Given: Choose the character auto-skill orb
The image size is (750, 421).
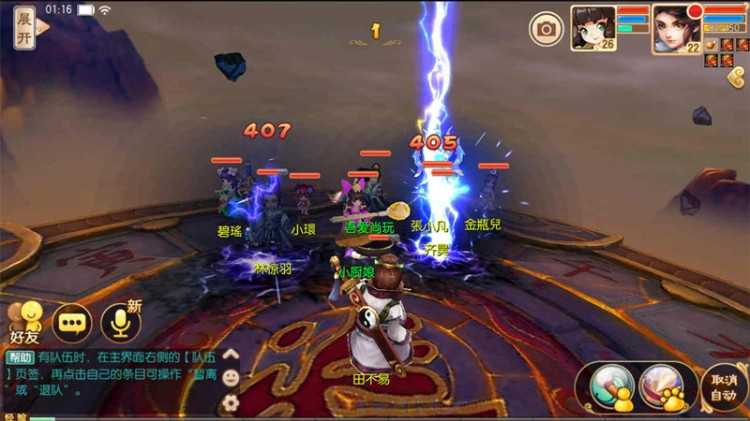Looking at the screenshot, I should coord(611,386).
